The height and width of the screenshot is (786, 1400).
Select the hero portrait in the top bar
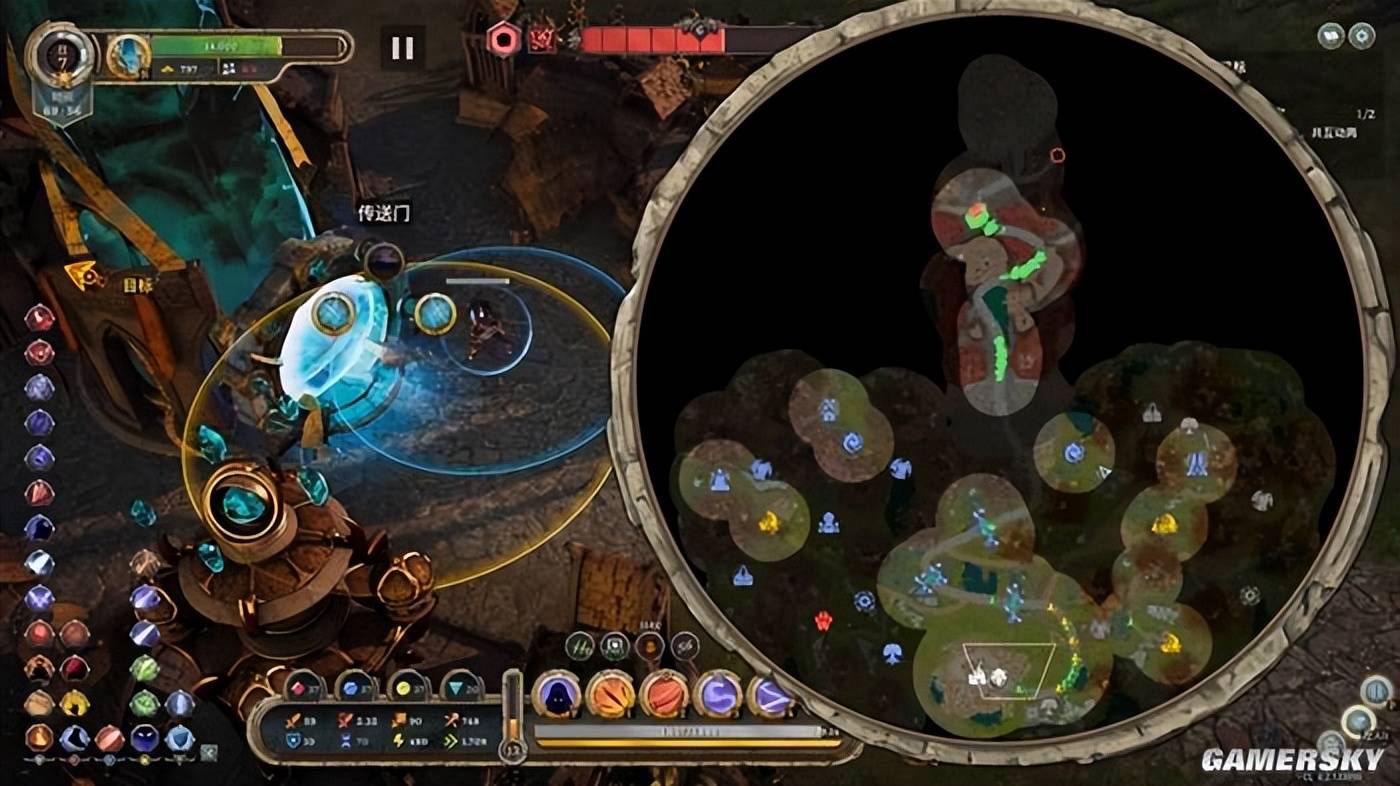tap(128, 56)
